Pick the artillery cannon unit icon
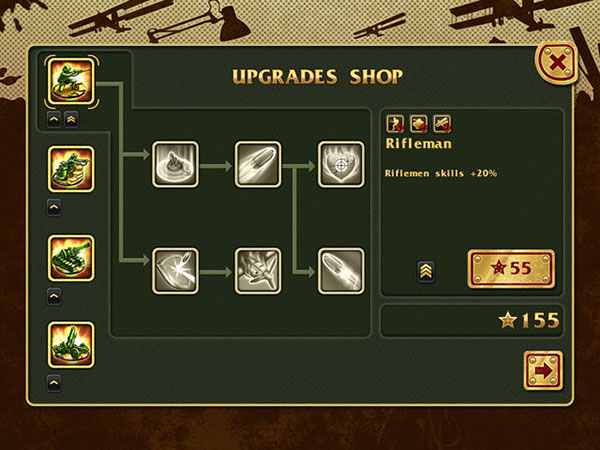Viewport: 600px width, 450px height. 70,345
